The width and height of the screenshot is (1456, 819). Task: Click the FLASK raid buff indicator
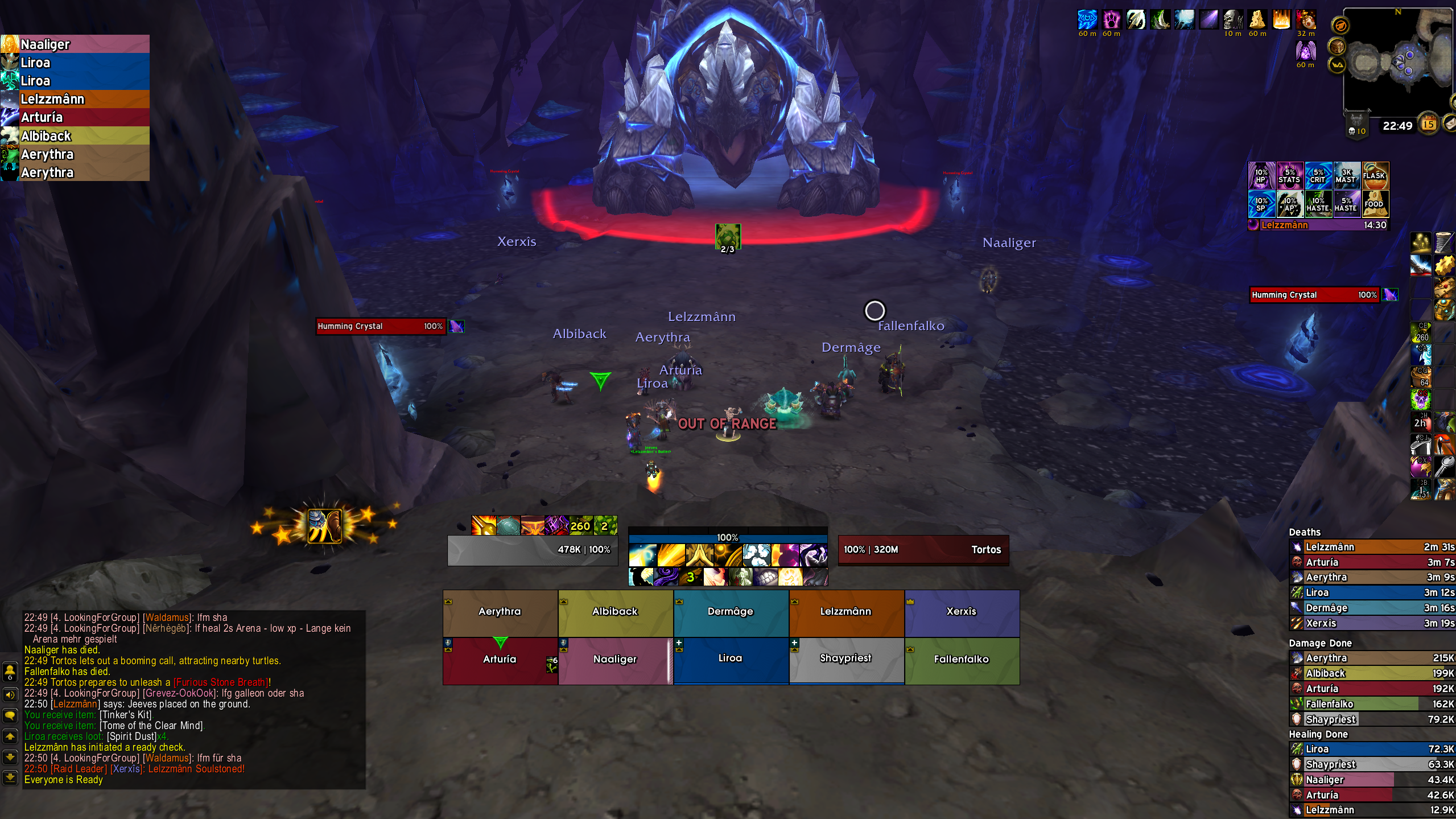[1375, 176]
